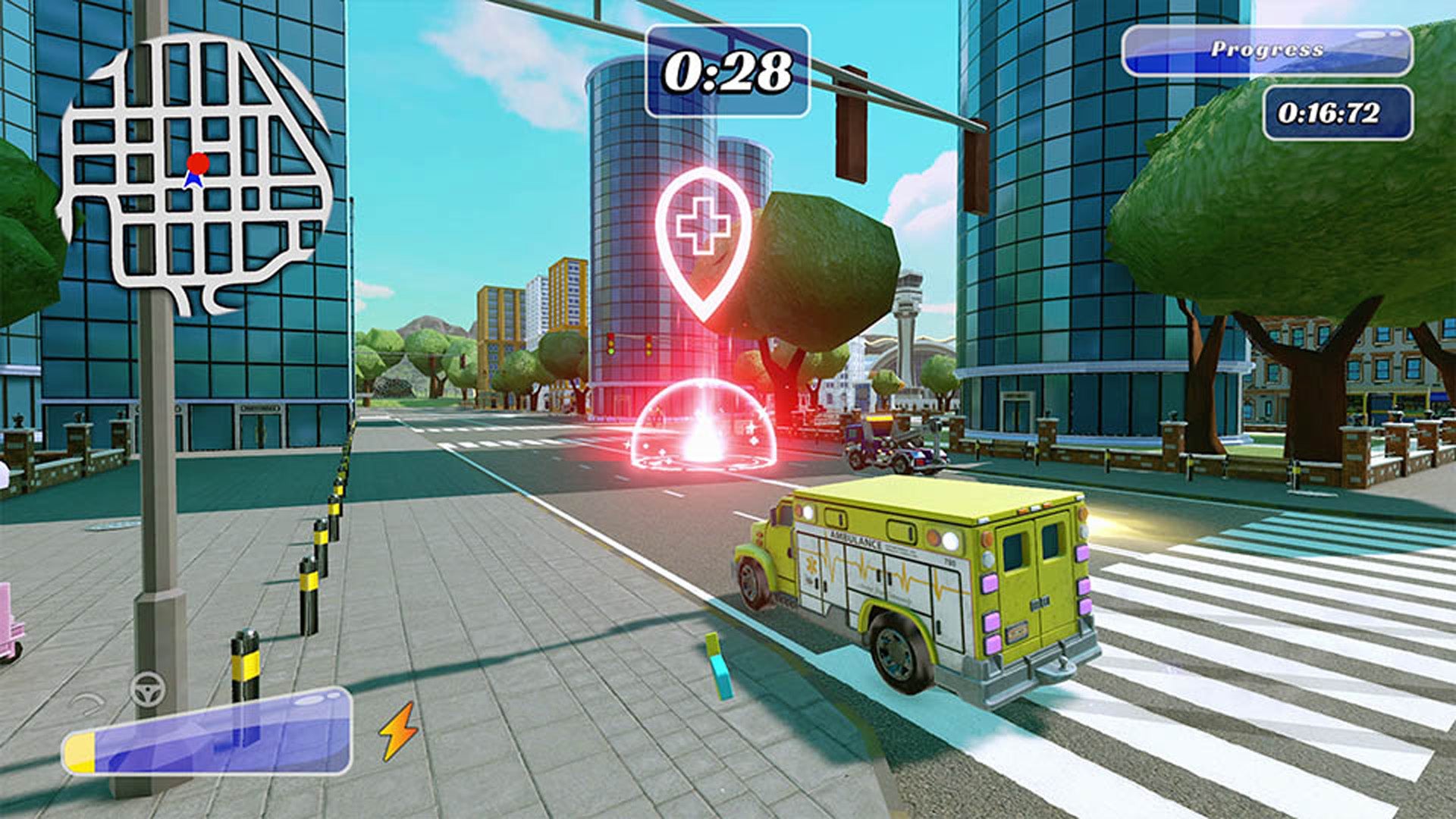Click the curved rewind arrow icon
The width and height of the screenshot is (1456, 819).
point(87,704)
